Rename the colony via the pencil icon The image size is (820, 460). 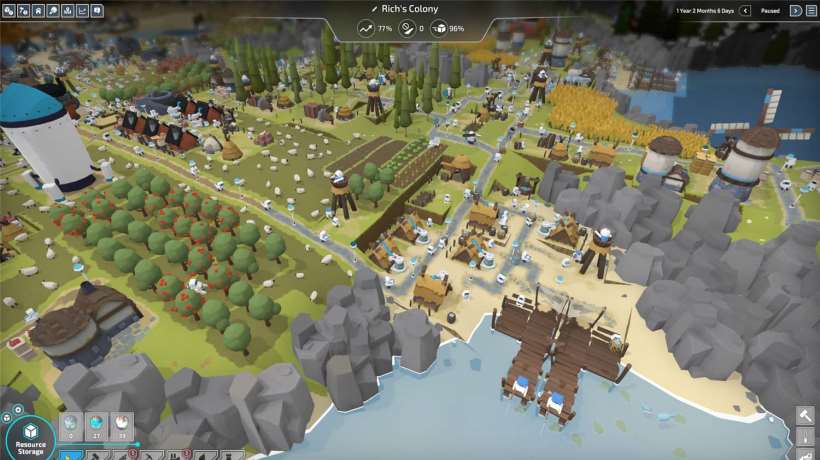(374, 9)
